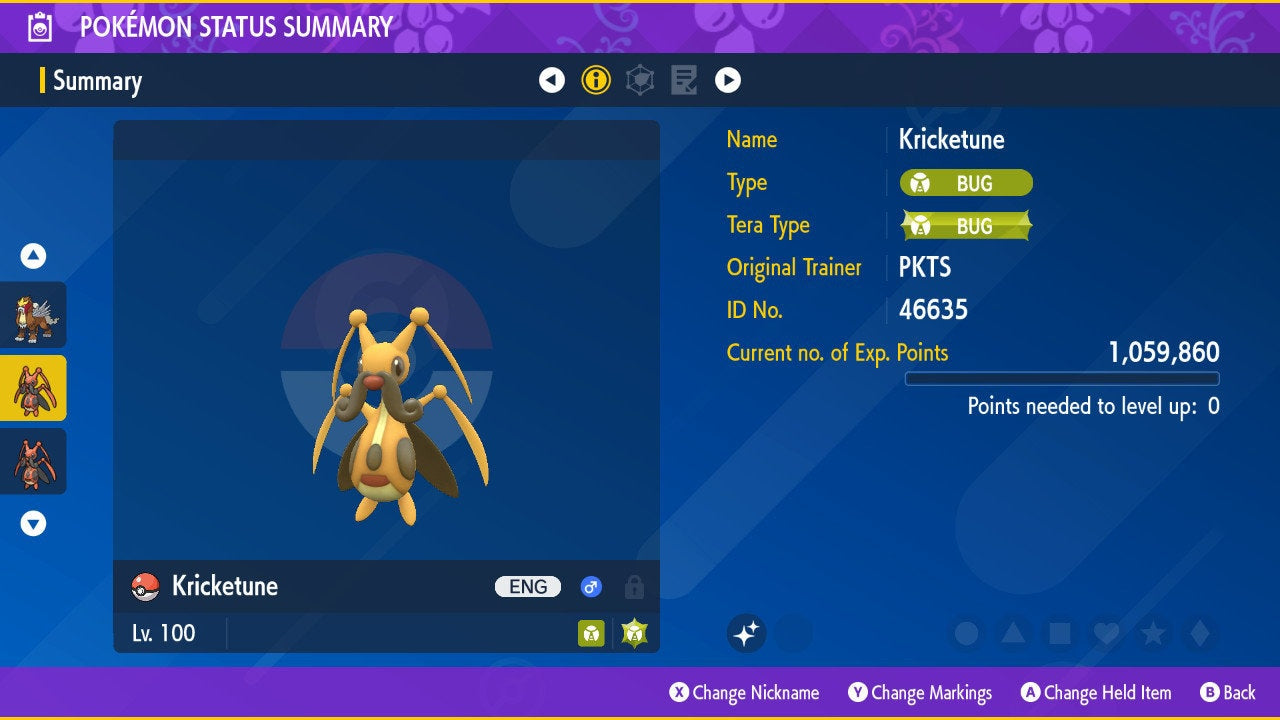This screenshot has height=720, width=1280.
Task: Go Back from the summary screen
Action: [x=1227, y=693]
